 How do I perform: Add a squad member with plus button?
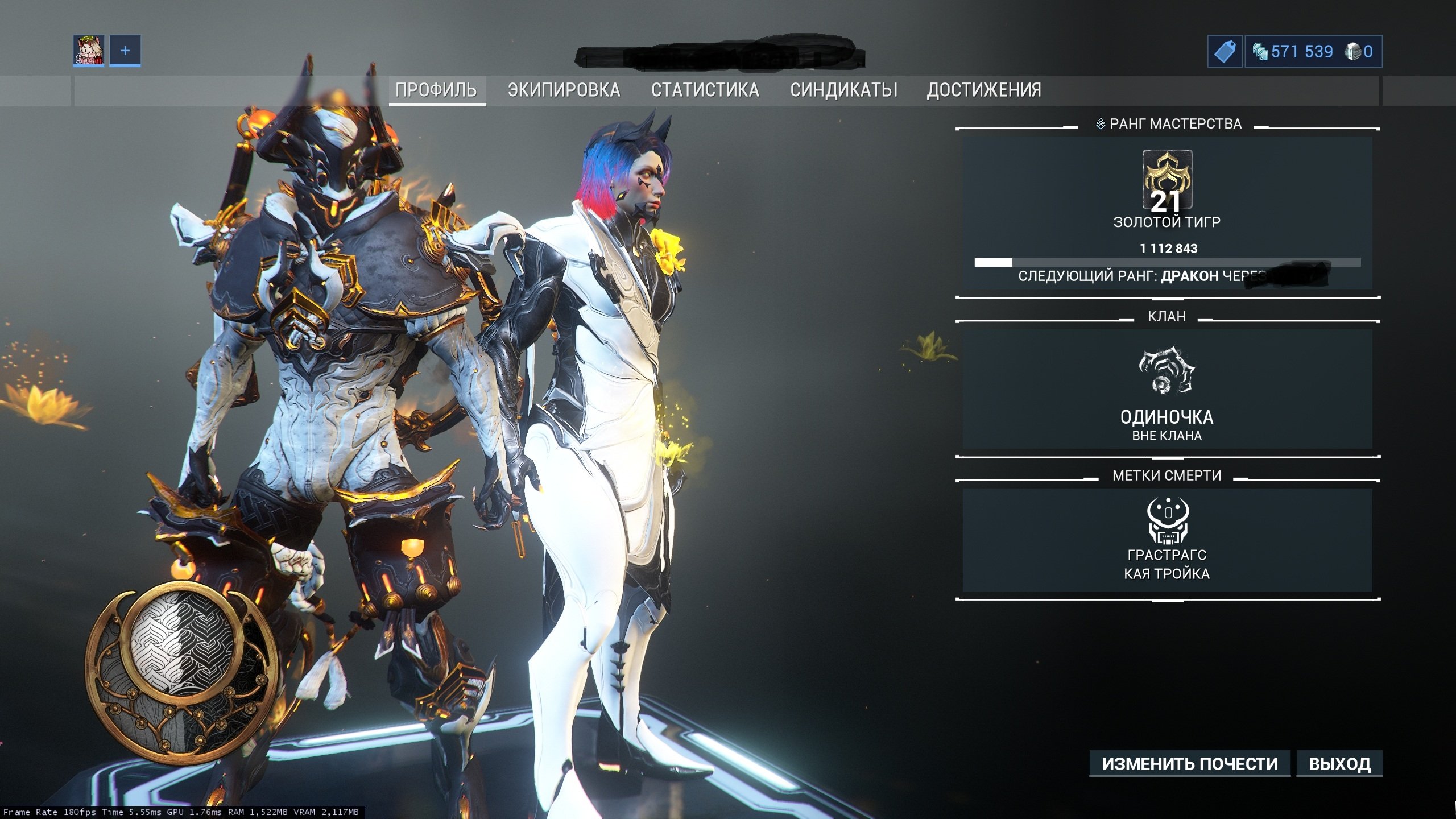pyautogui.click(x=125, y=51)
